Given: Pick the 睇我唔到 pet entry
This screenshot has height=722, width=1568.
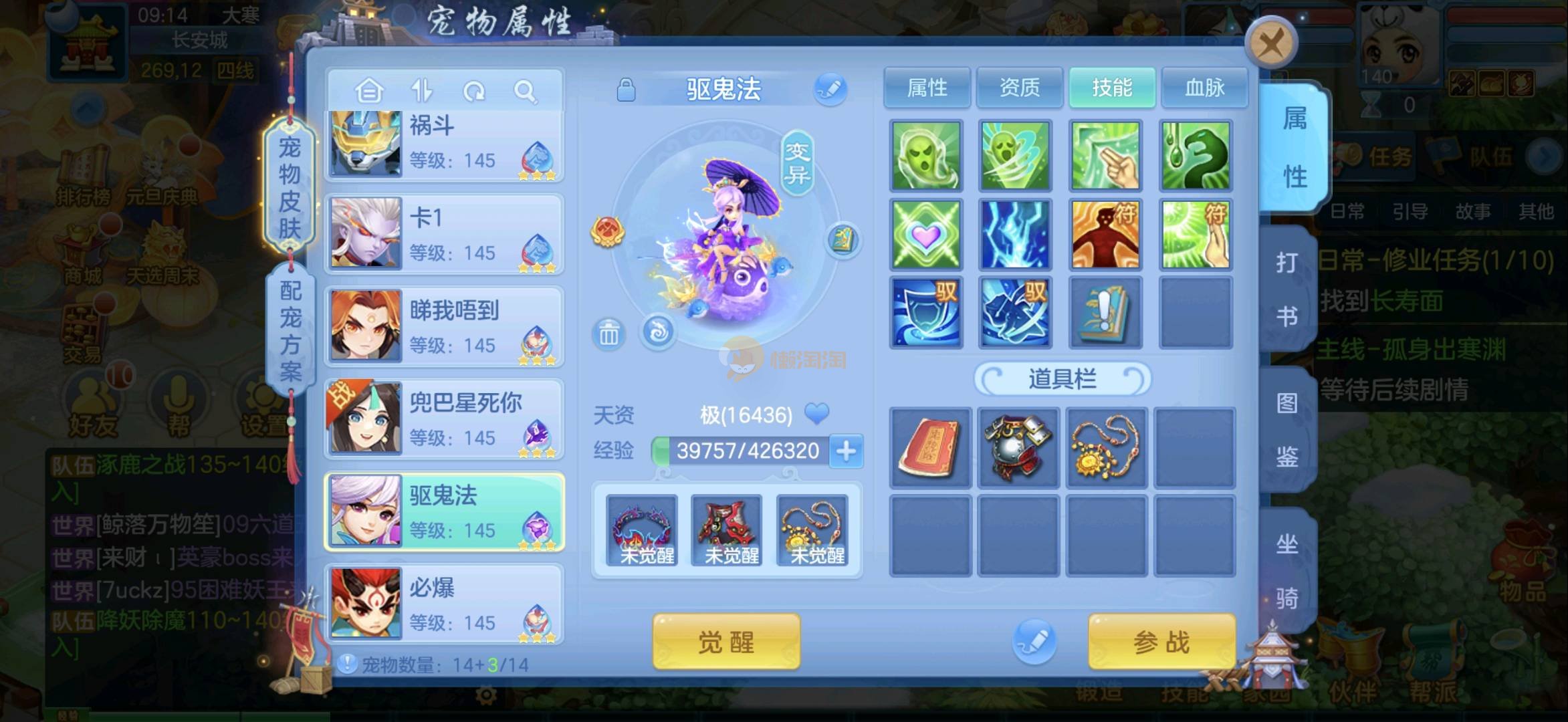Looking at the screenshot, I should coord(445,326).
